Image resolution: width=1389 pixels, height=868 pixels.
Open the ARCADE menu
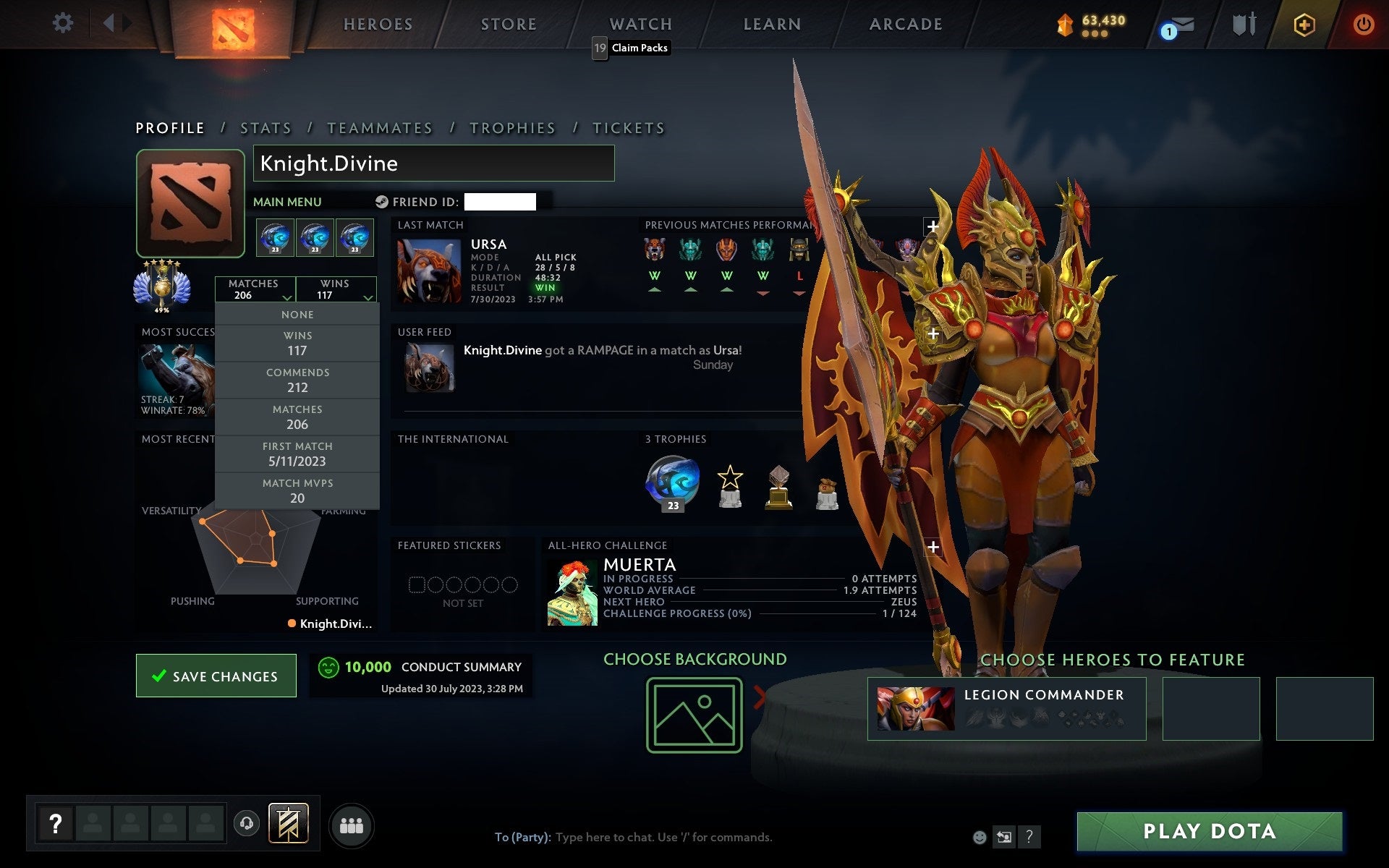pyautogui.click(x=905, y=22)
